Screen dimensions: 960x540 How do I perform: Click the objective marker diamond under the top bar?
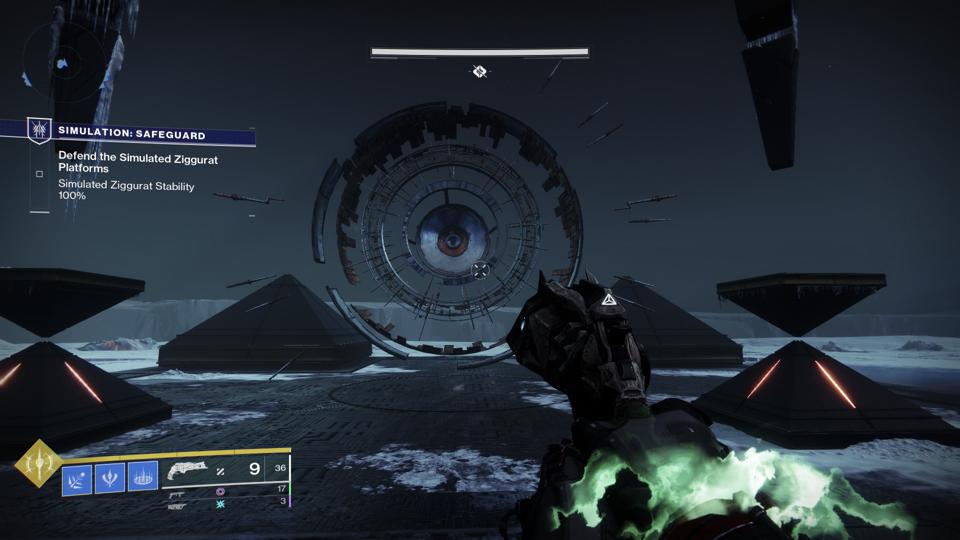[480, 71]
